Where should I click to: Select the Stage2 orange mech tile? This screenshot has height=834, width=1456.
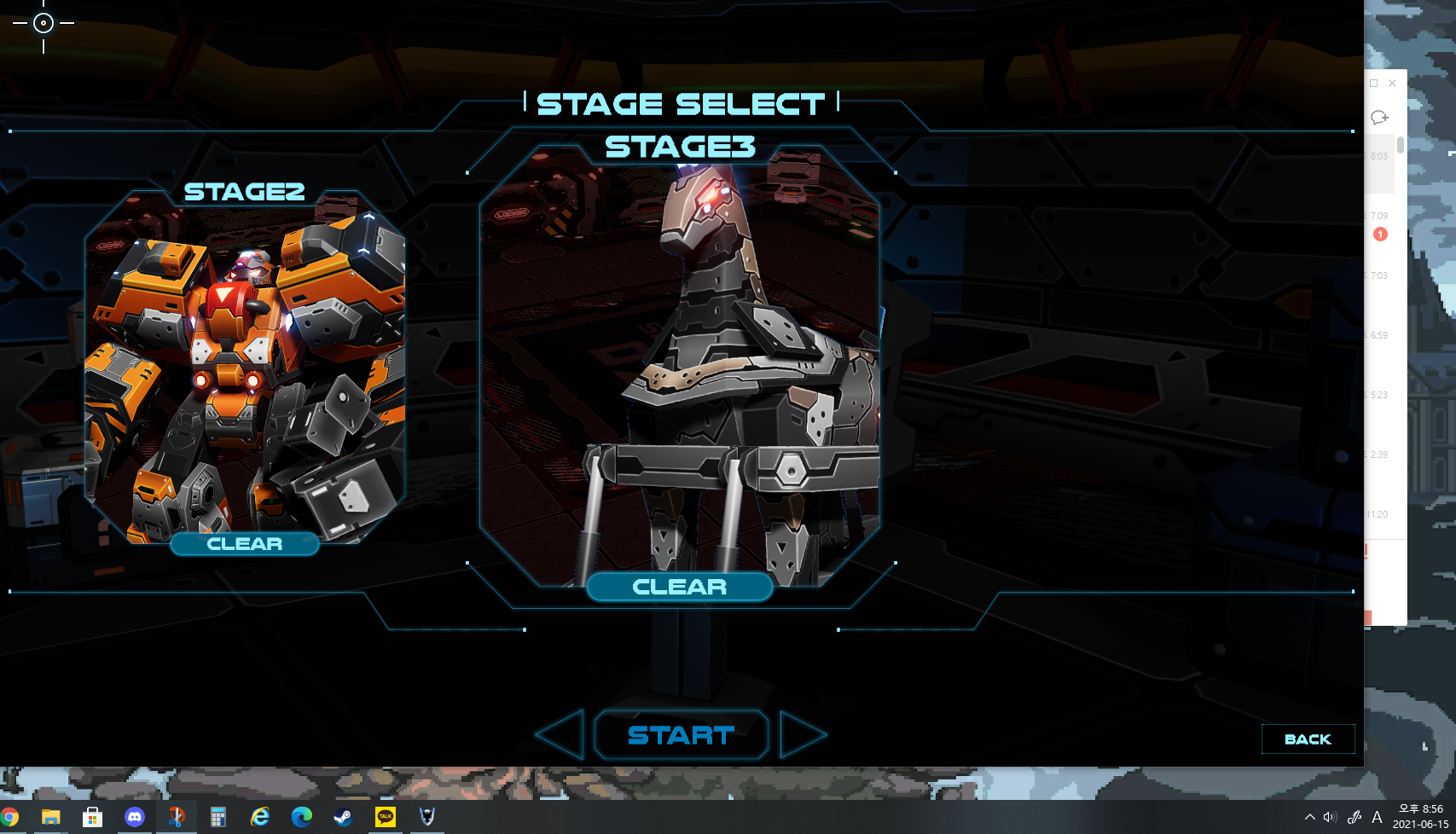[x=245, y=367]
